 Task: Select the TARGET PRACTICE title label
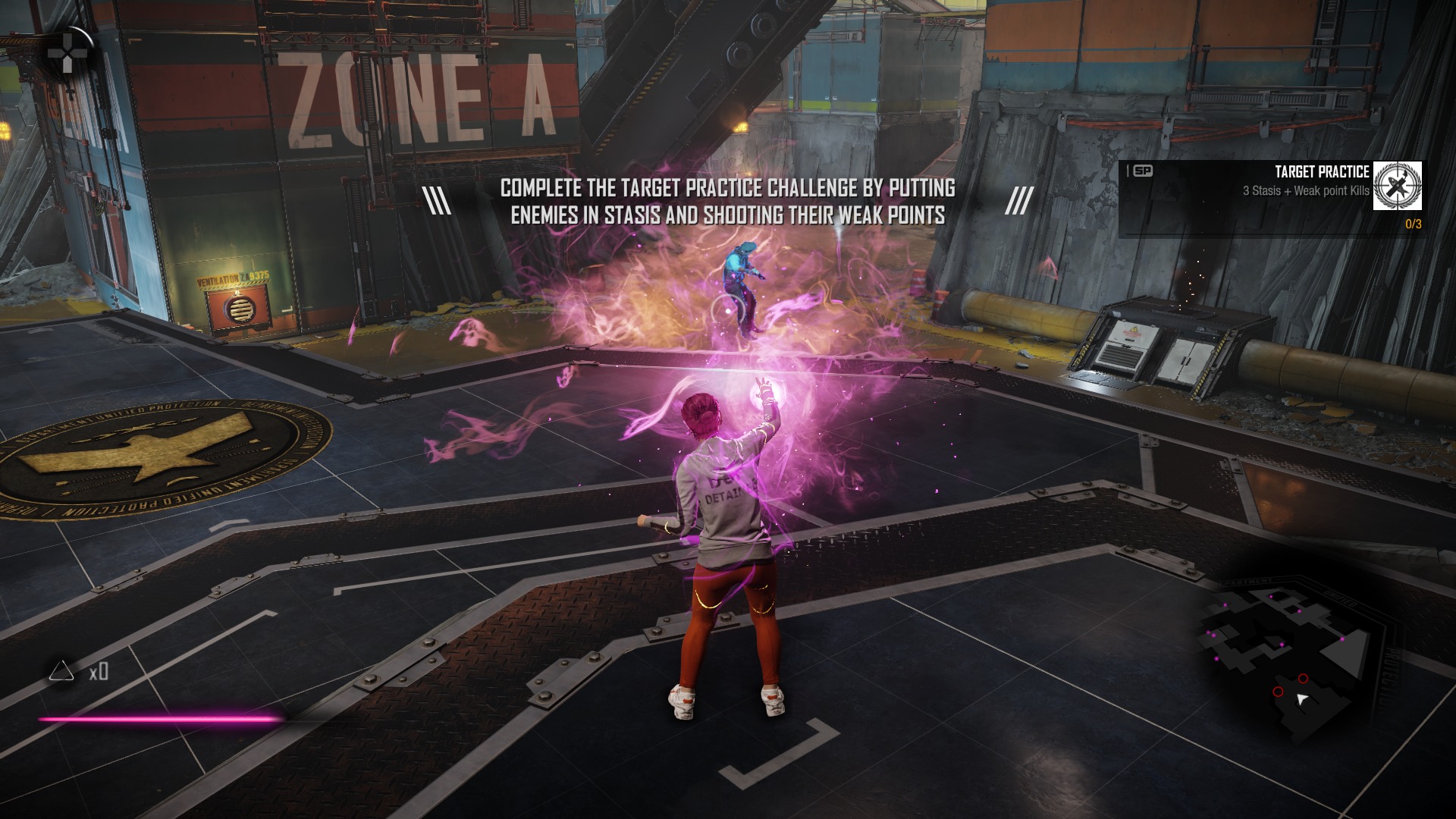click(1323, 172)
